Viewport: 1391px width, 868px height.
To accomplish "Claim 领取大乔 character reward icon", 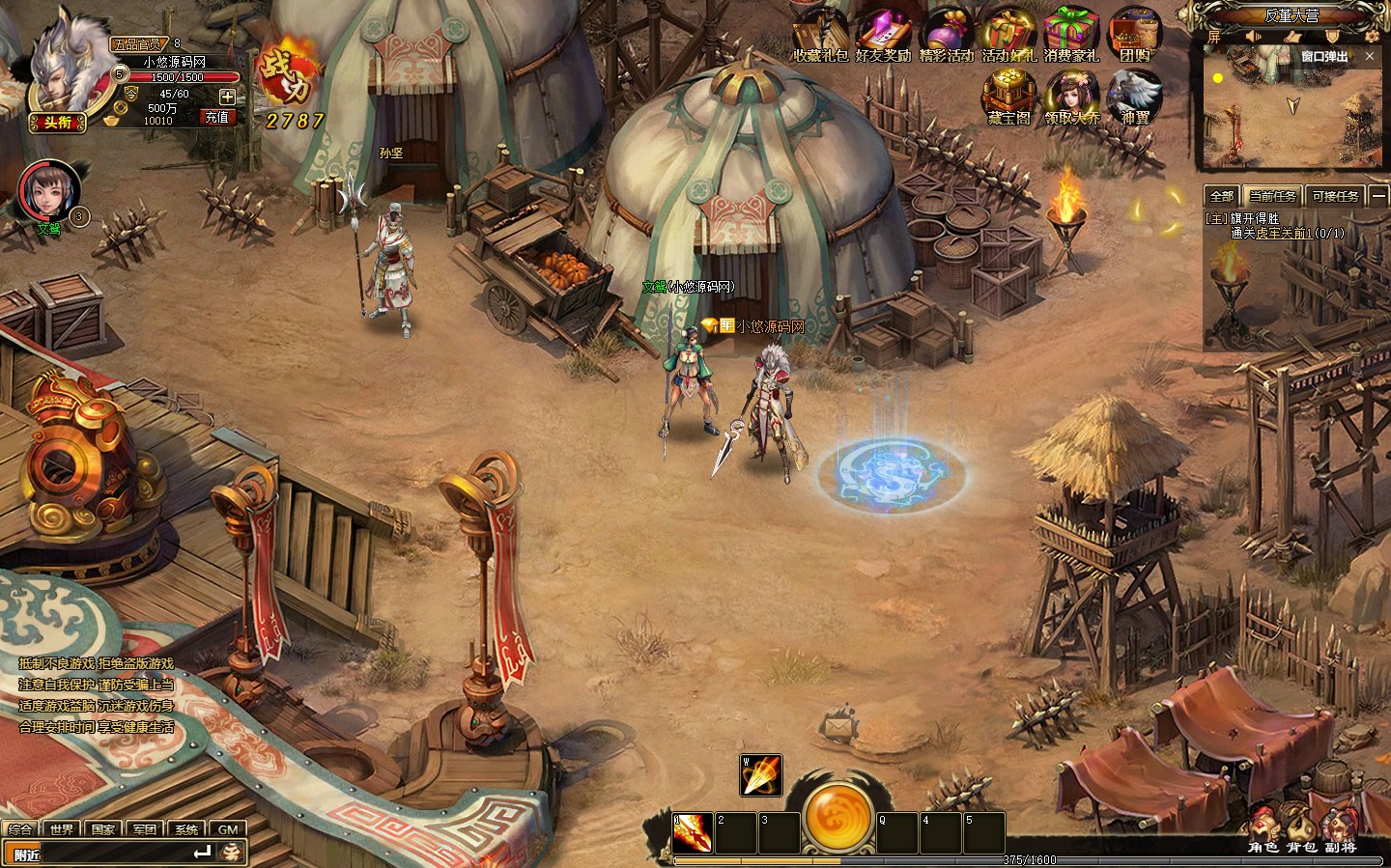I will point(1071,97).
